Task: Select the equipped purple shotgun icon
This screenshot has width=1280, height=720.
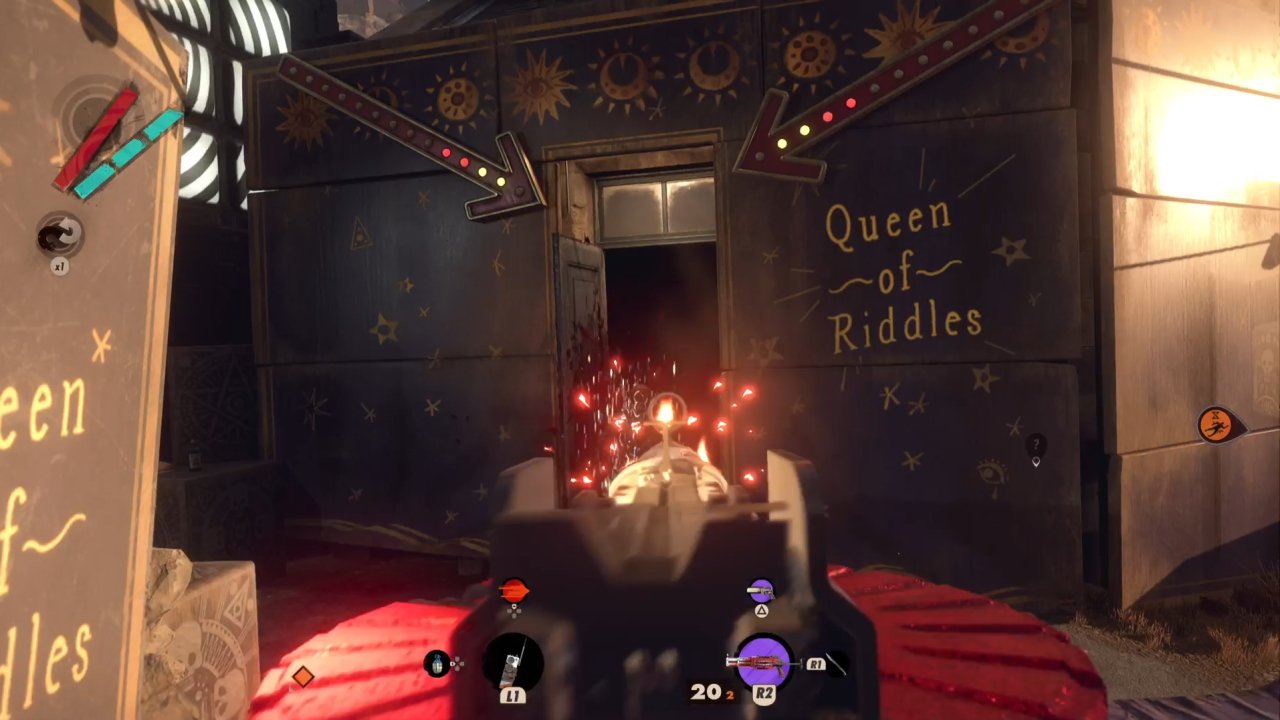Action: (765, 661)
